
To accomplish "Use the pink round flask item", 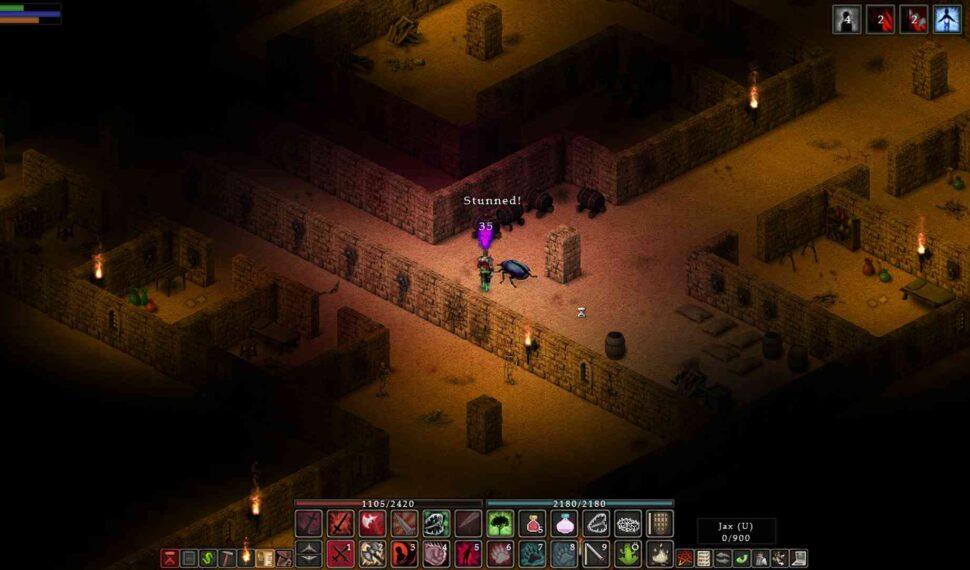I will 564,523.
